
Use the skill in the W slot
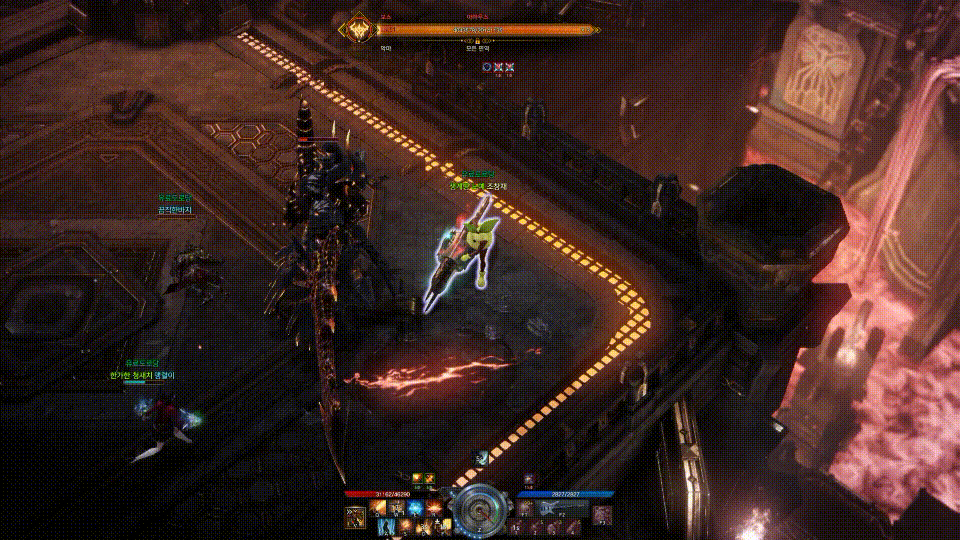point(397,509)
